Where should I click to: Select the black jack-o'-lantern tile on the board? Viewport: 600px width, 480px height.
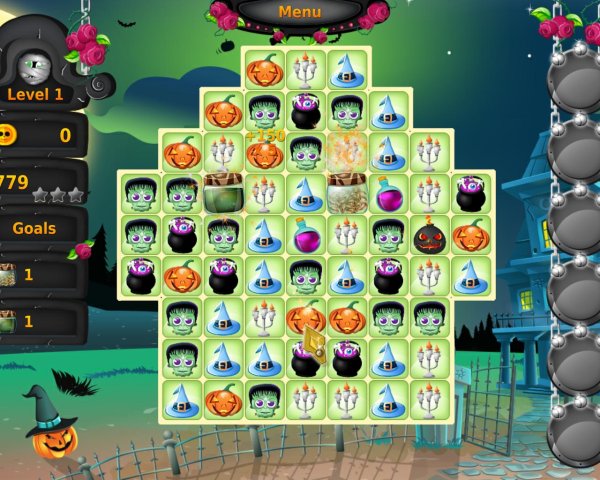(429, 236)
